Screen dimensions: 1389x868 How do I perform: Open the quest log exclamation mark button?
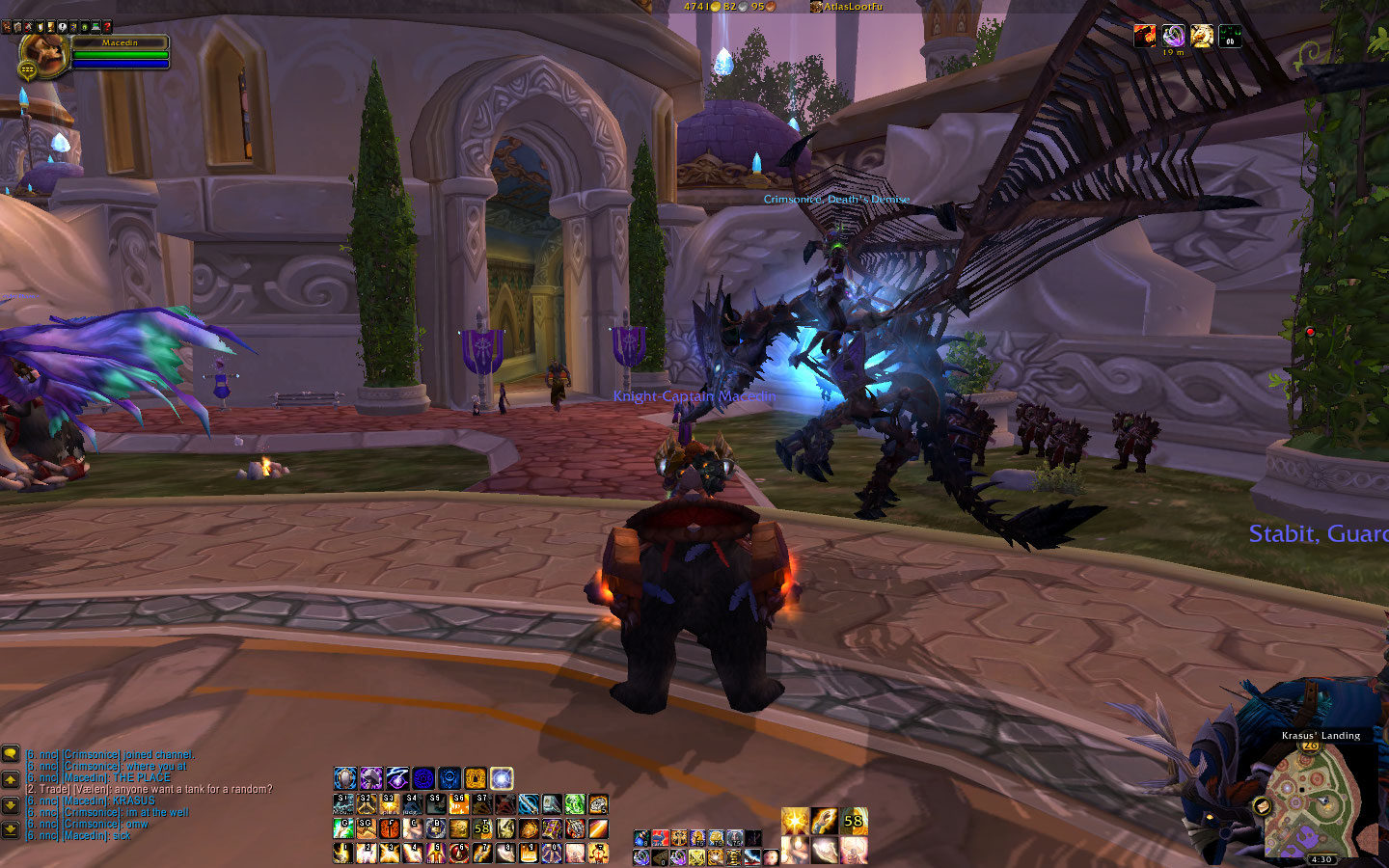click(x=63, y=27)
